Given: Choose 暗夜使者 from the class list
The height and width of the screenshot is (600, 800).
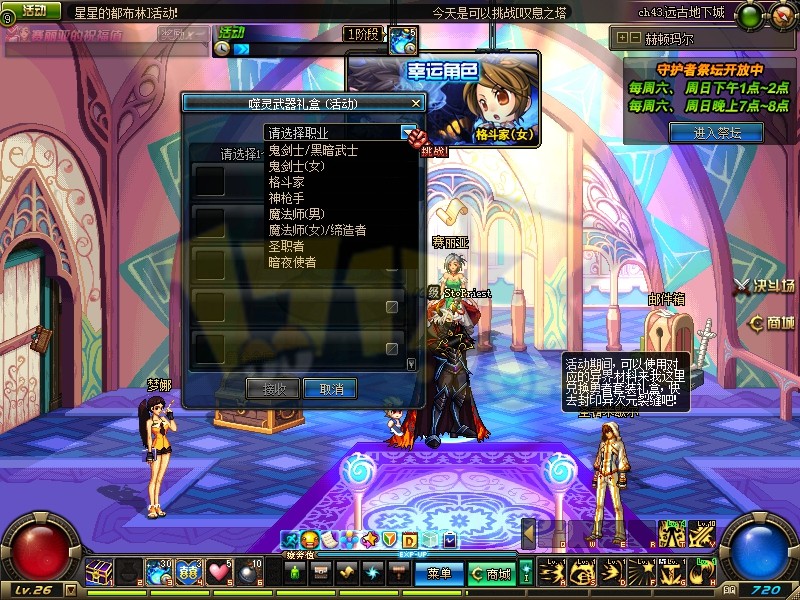Looking at the screenshot, I should [292, 262].
